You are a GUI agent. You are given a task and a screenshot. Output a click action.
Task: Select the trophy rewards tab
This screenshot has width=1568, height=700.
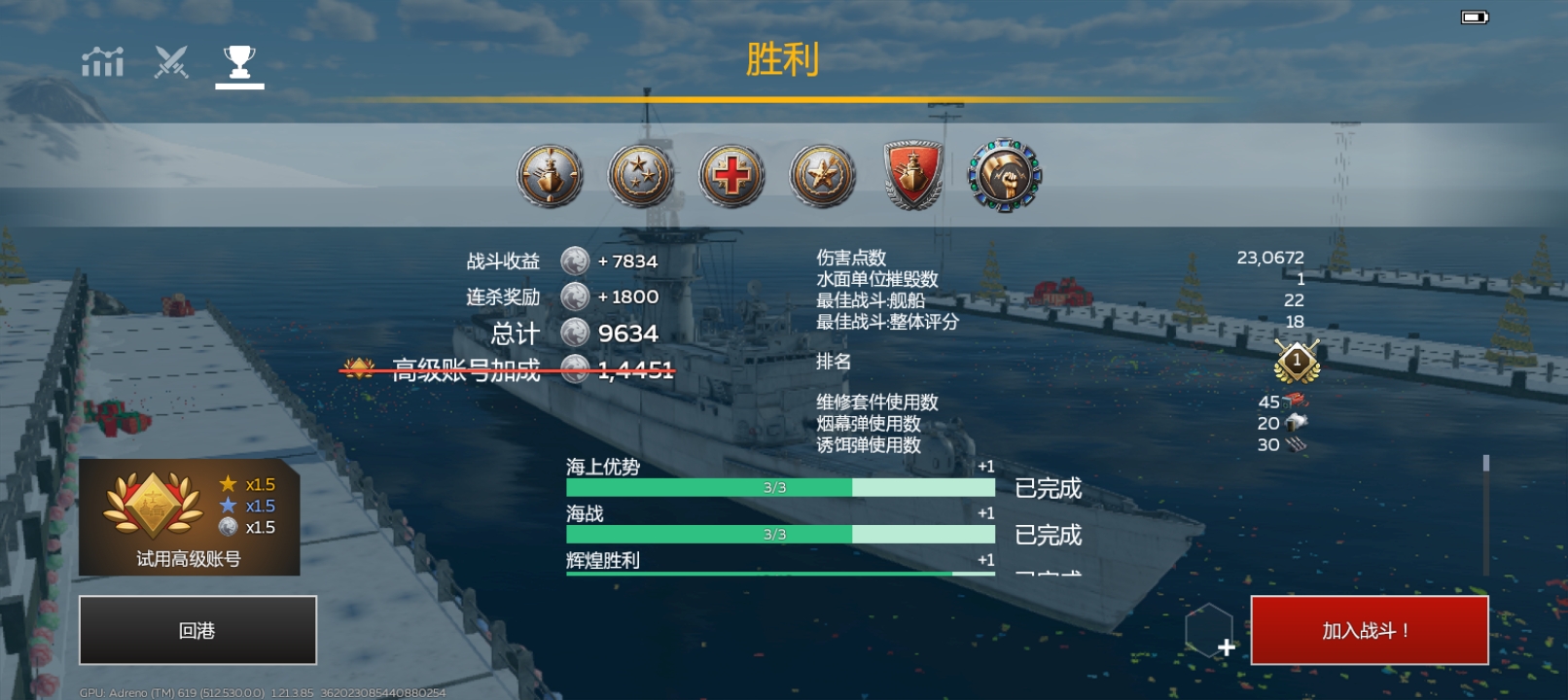pyautogui.click(x=239, y=61)
